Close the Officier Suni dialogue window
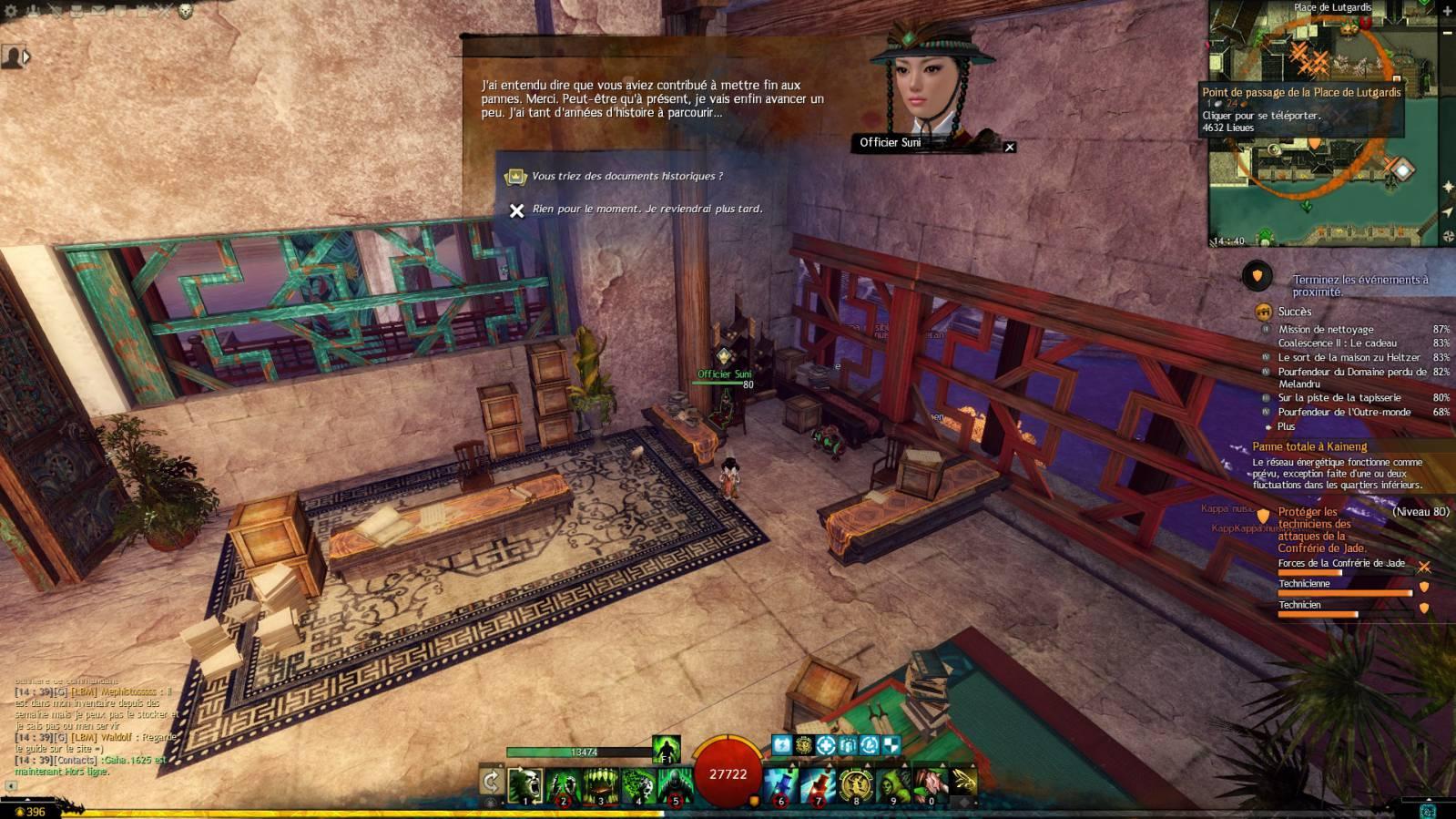This screenshot has height=819, width=1456. coord(1009,147)
